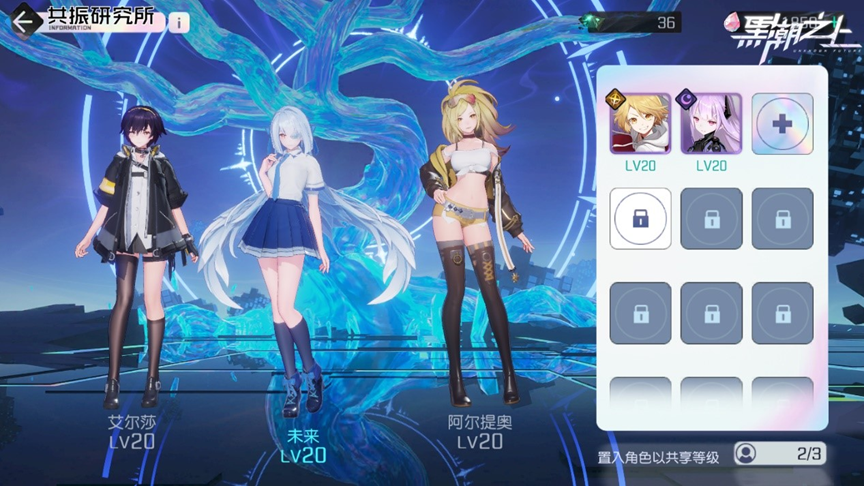Unlock the white highlighted padlock slot
The image size is (864, 486).
click(x=640, y=218)
